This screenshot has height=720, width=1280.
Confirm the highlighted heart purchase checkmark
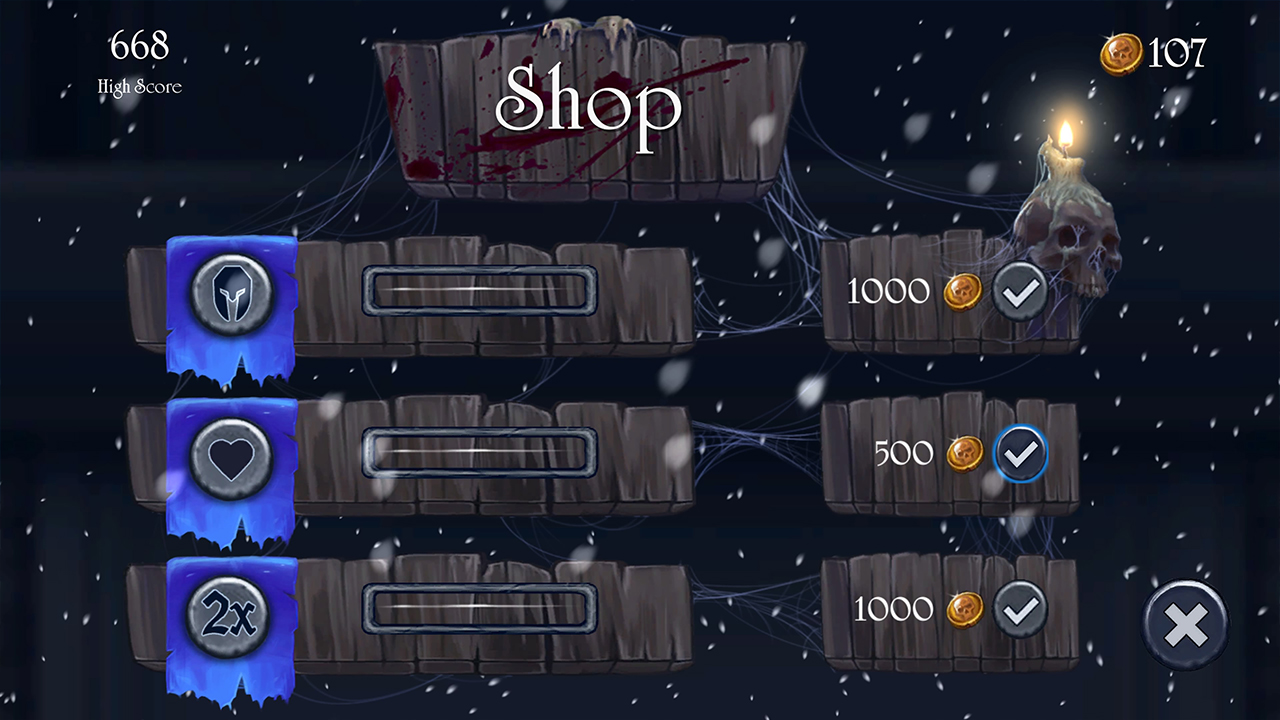(x=1022, y=453)
